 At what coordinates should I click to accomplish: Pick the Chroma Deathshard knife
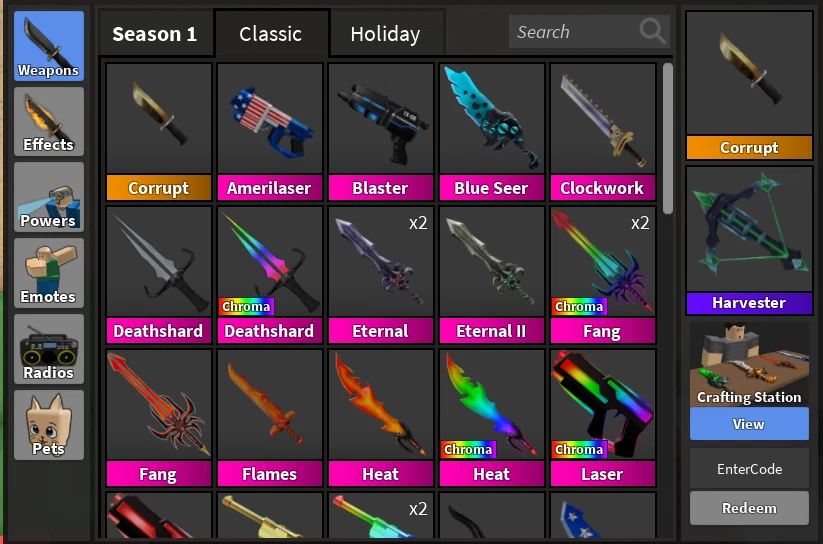point(269,274)
